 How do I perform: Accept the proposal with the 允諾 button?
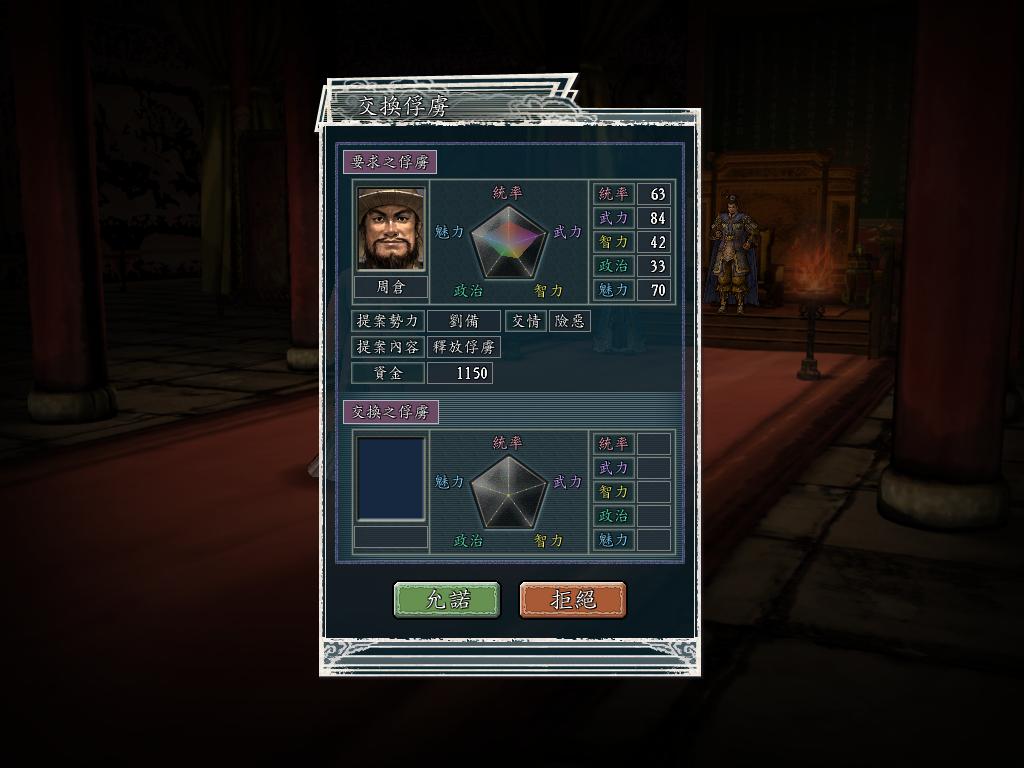447,600
